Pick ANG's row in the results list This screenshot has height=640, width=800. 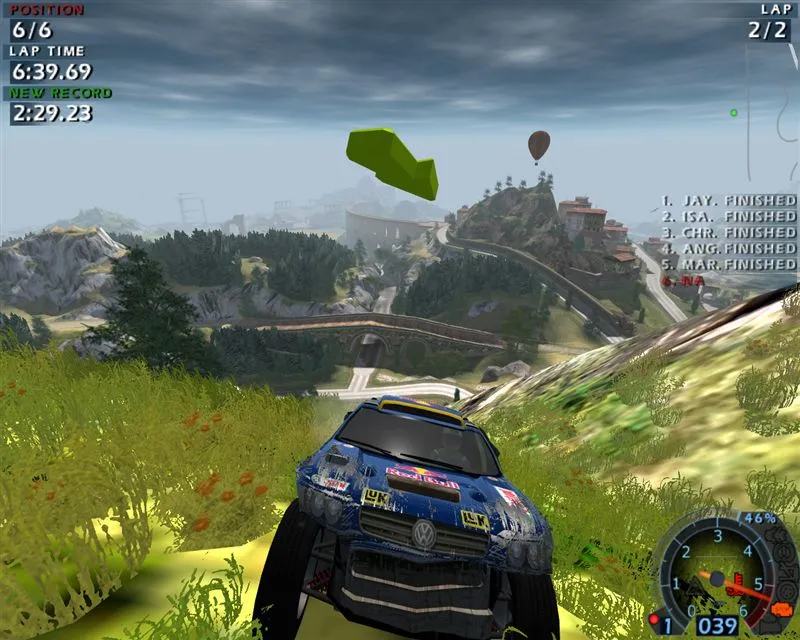[x=728, y=248]
